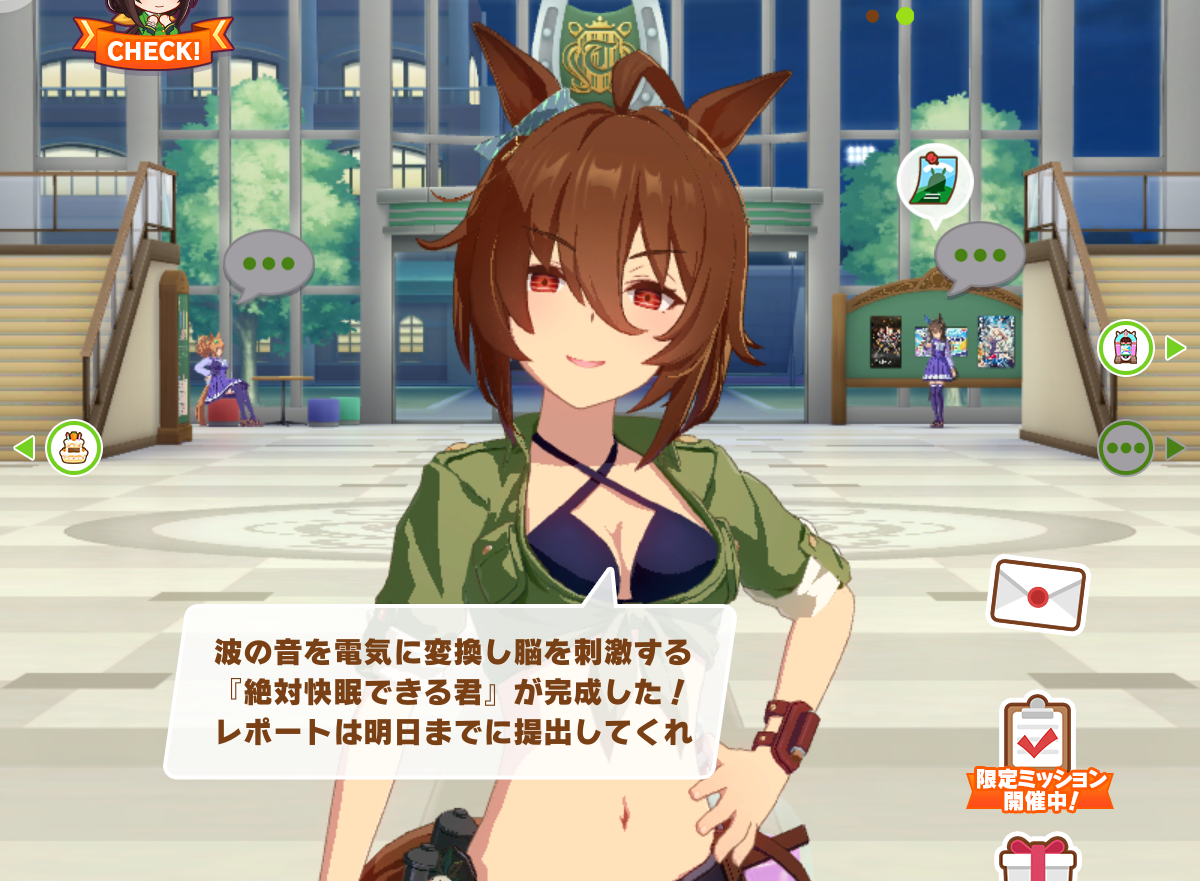1200x881 pixels.
Task: Select the green ellipsis circle icon
Action: (1126, 448)
